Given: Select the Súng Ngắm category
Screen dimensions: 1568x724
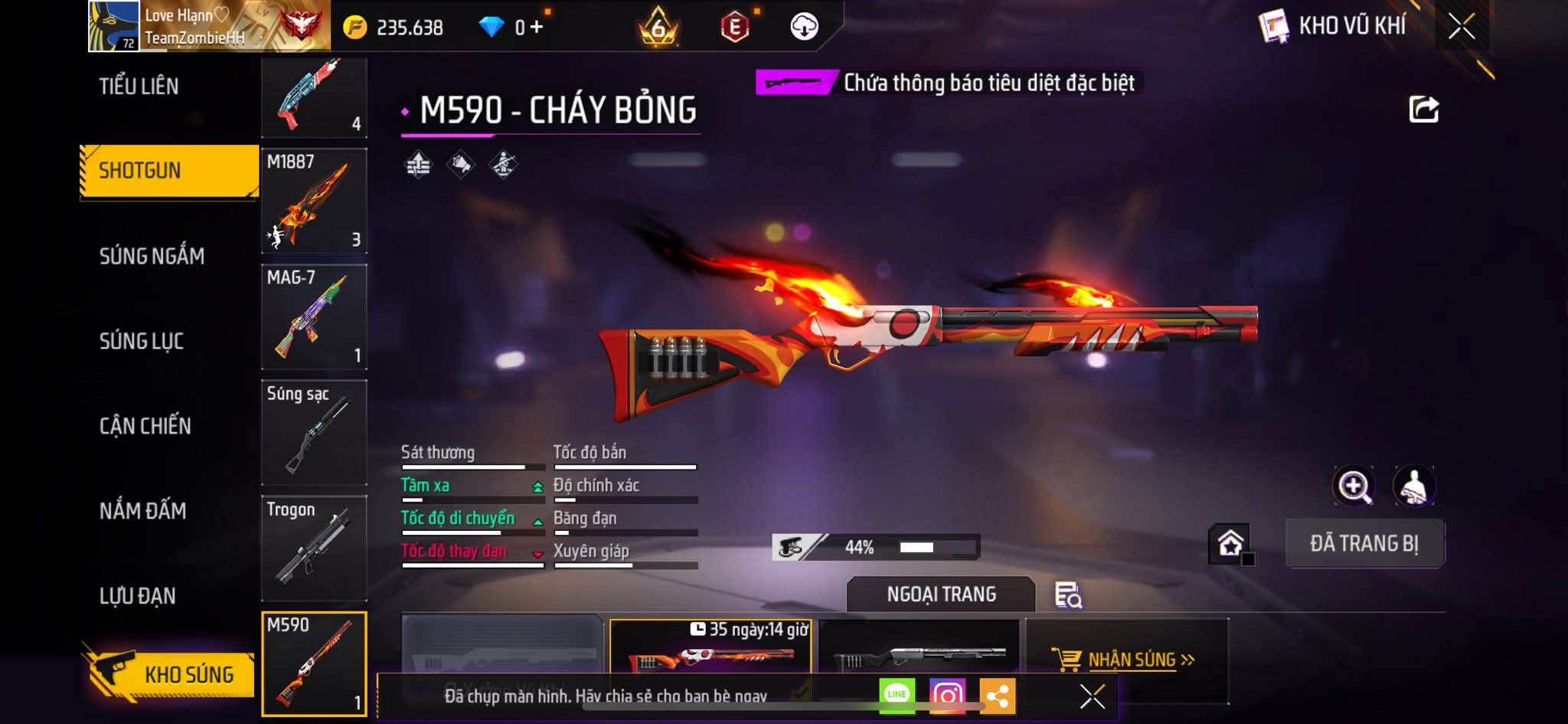Looking at the screenshot, I should [152, 255].
